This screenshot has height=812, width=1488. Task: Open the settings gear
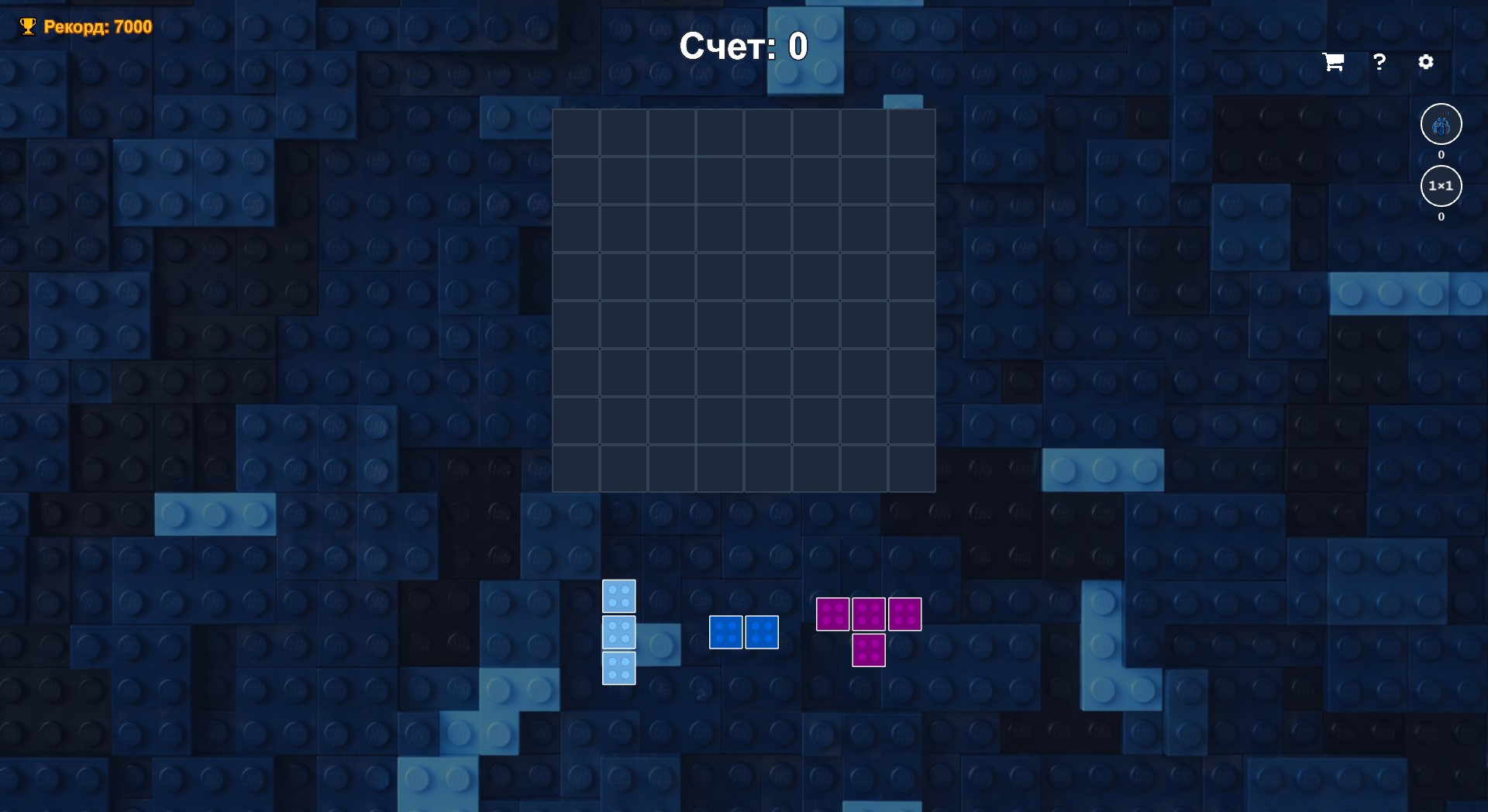point(1427,62)
